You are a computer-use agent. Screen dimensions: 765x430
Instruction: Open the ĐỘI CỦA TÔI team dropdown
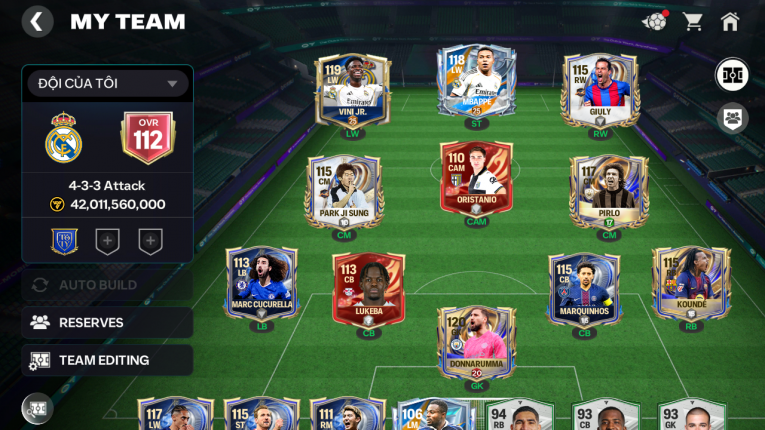(x=108, y=84)
